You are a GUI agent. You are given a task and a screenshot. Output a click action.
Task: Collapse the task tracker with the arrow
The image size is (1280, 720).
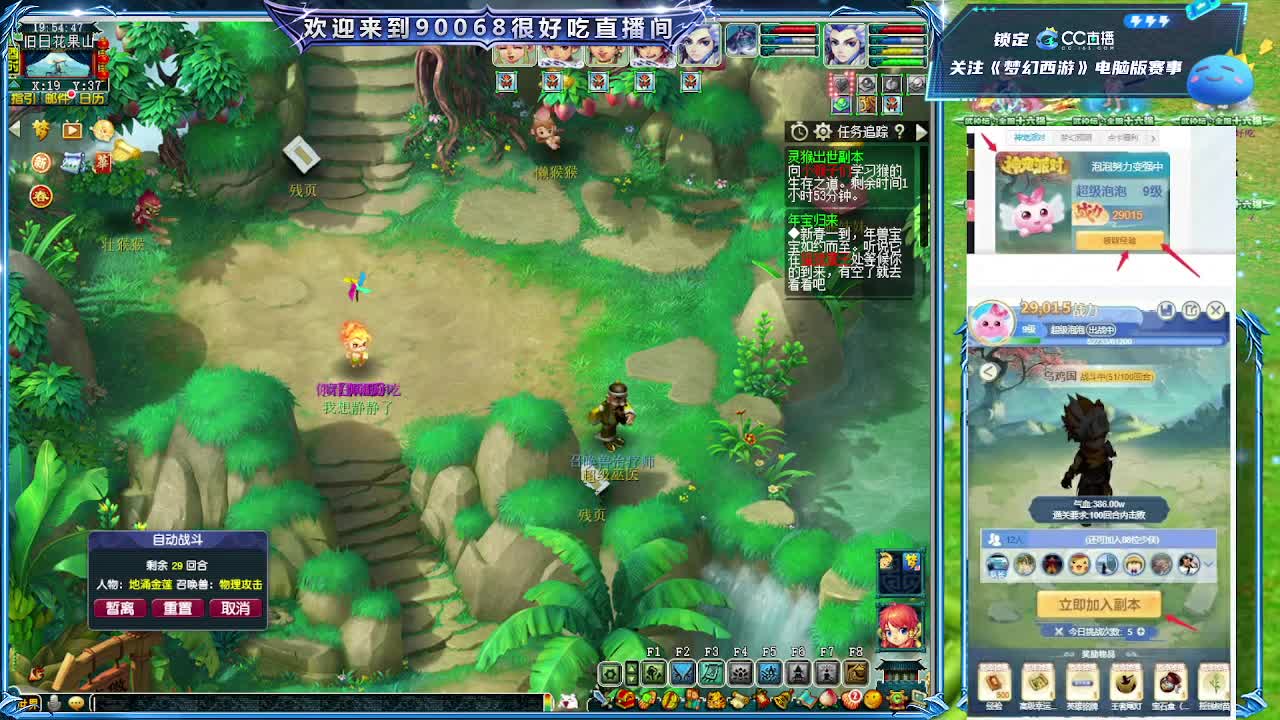(x=922, y=132)
